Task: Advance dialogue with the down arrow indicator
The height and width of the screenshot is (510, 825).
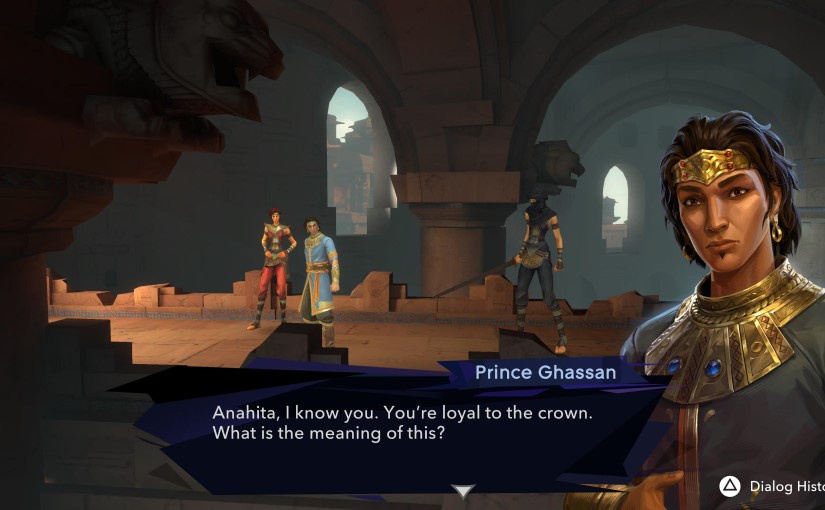Action: pos(462,491)
